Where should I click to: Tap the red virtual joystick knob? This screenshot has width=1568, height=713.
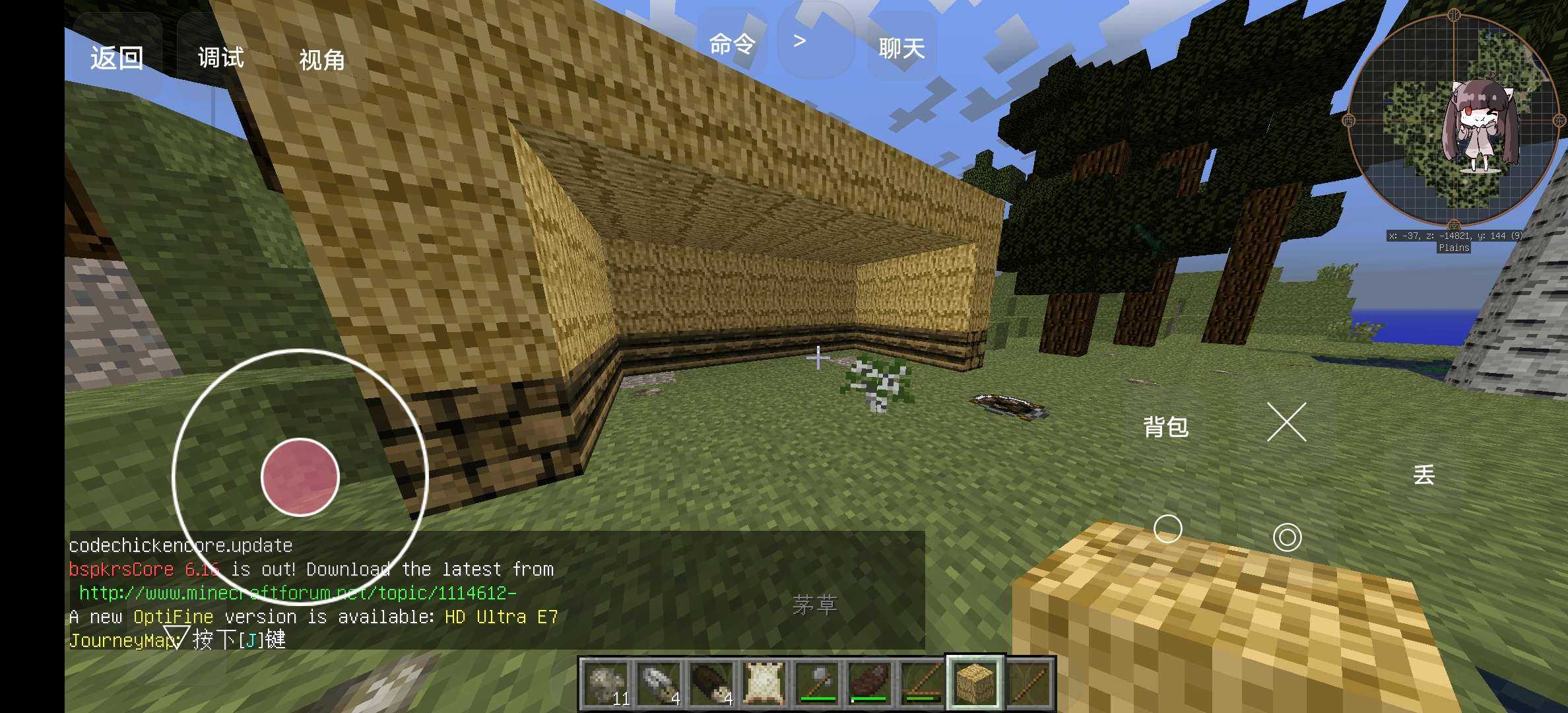[300, 477]
